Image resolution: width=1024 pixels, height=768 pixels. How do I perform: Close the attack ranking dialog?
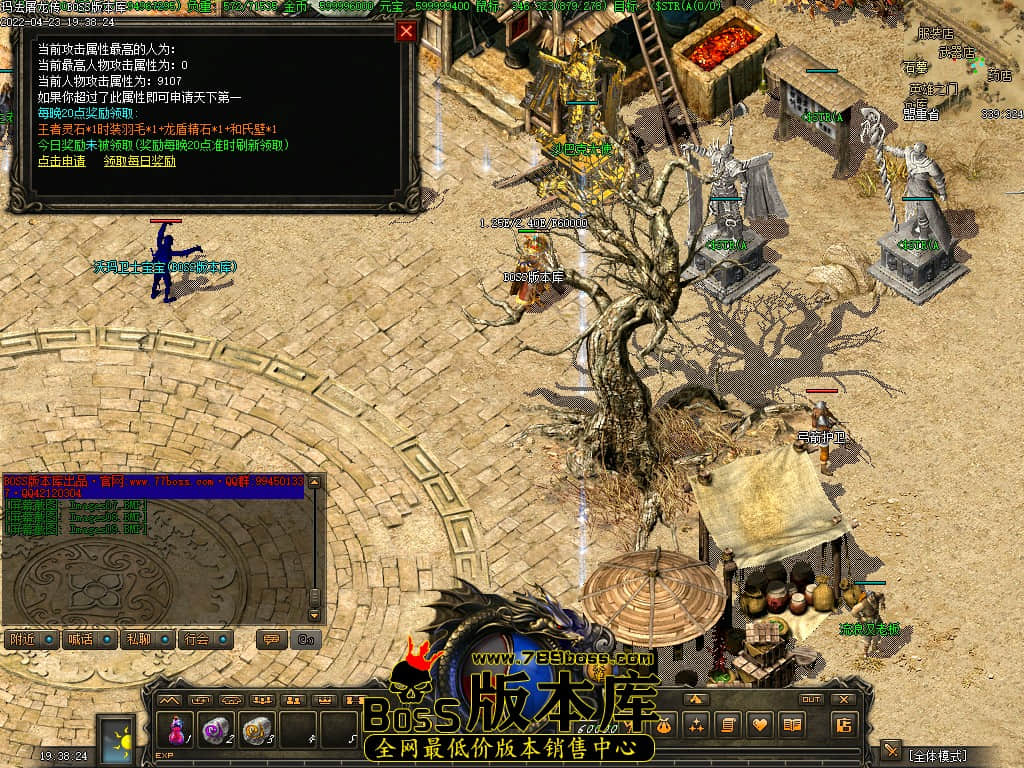point(406,31)
